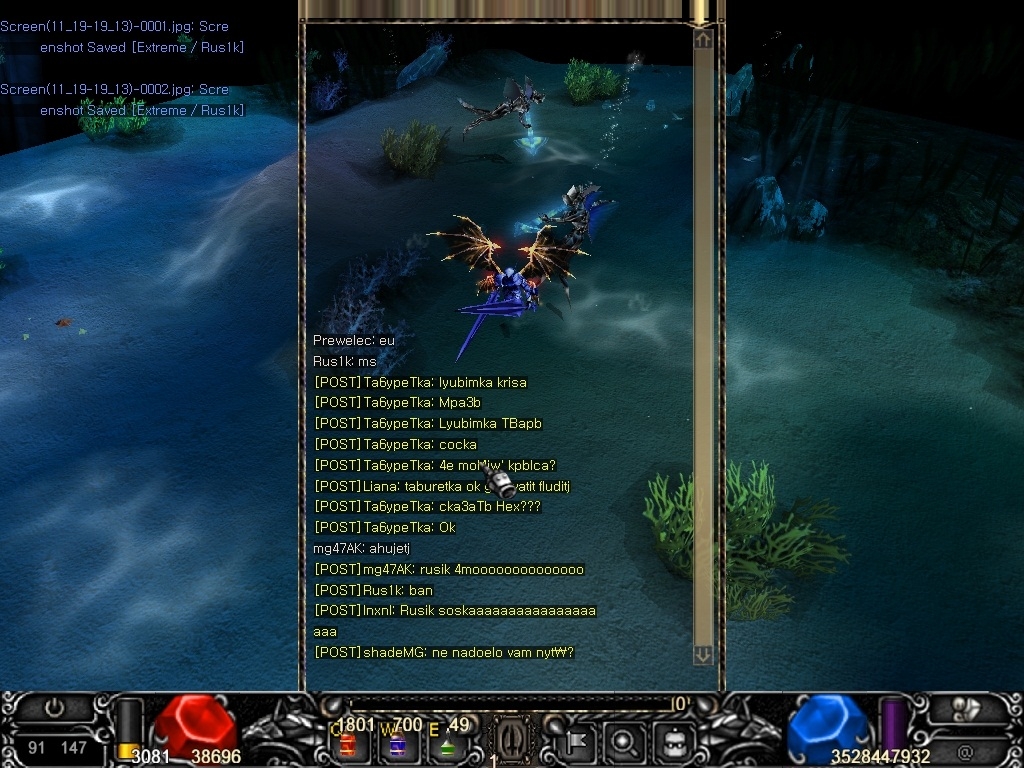Open the magnifying glass button
Image resolution: width=1024 pixels, height=768 pixels.
(x=625, y=742)
